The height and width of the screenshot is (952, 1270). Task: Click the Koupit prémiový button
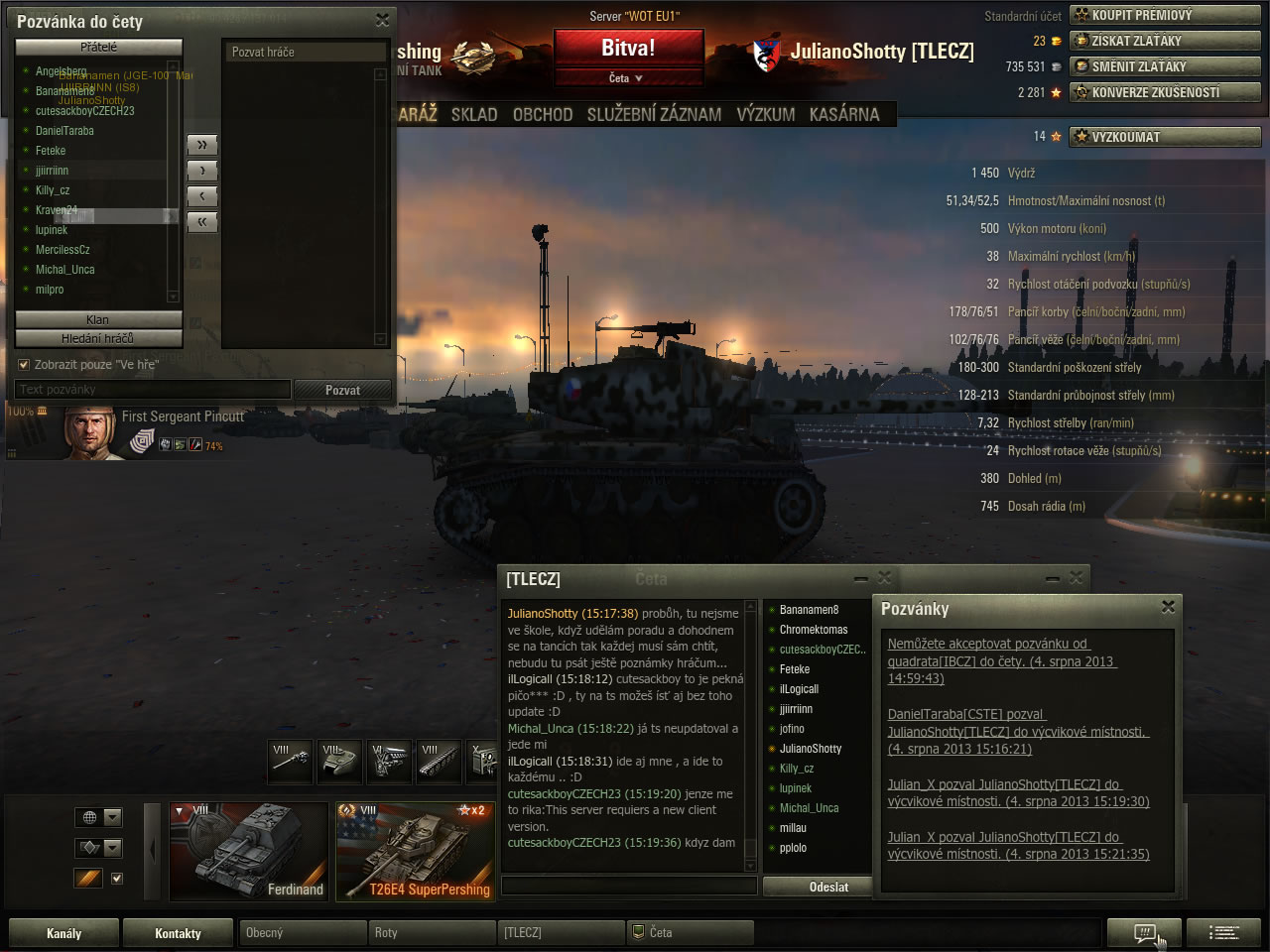click(1164, 15)
